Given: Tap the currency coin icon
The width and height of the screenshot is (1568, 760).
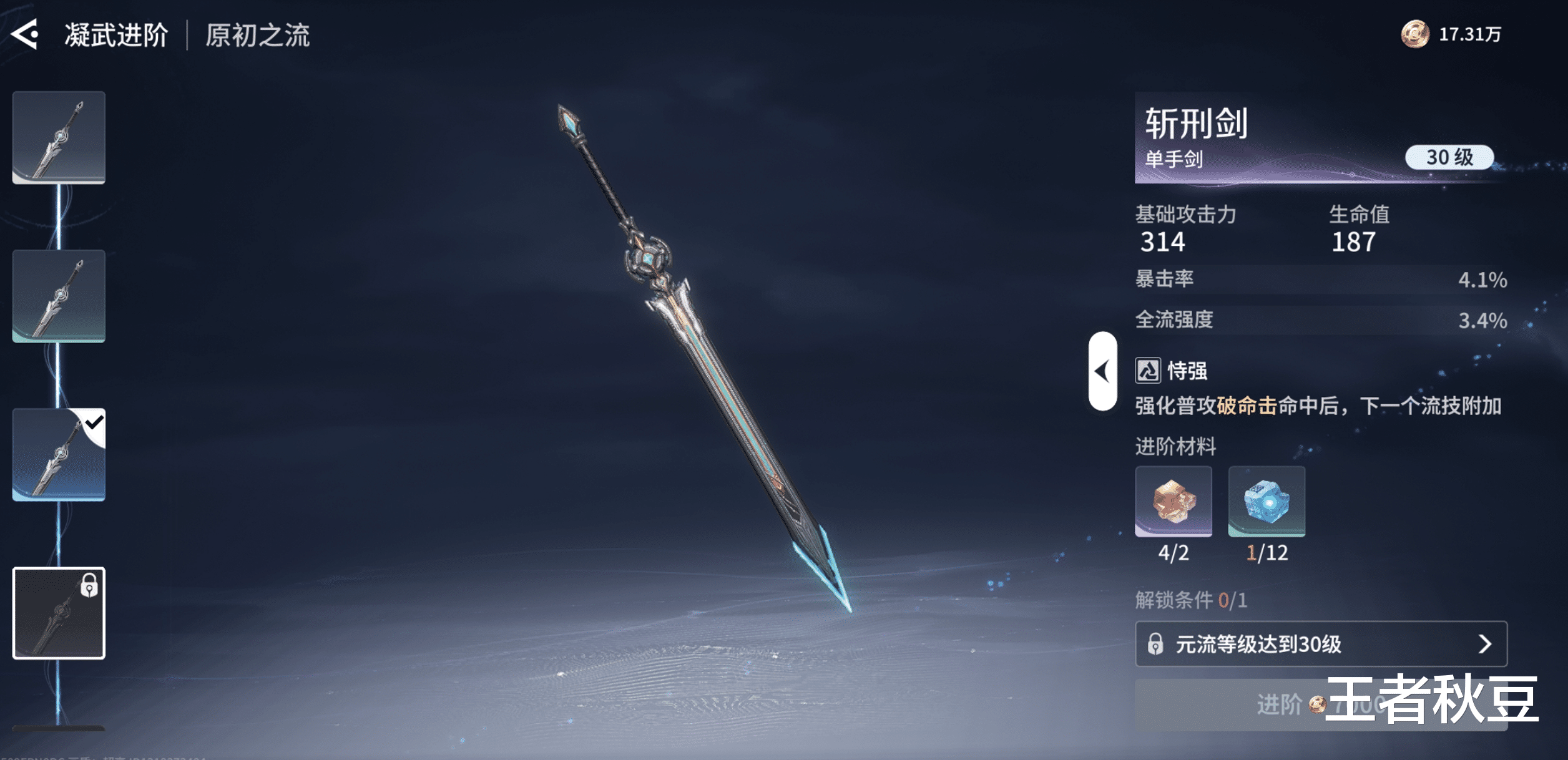Looking at the screenshot, I should 1414,34.
